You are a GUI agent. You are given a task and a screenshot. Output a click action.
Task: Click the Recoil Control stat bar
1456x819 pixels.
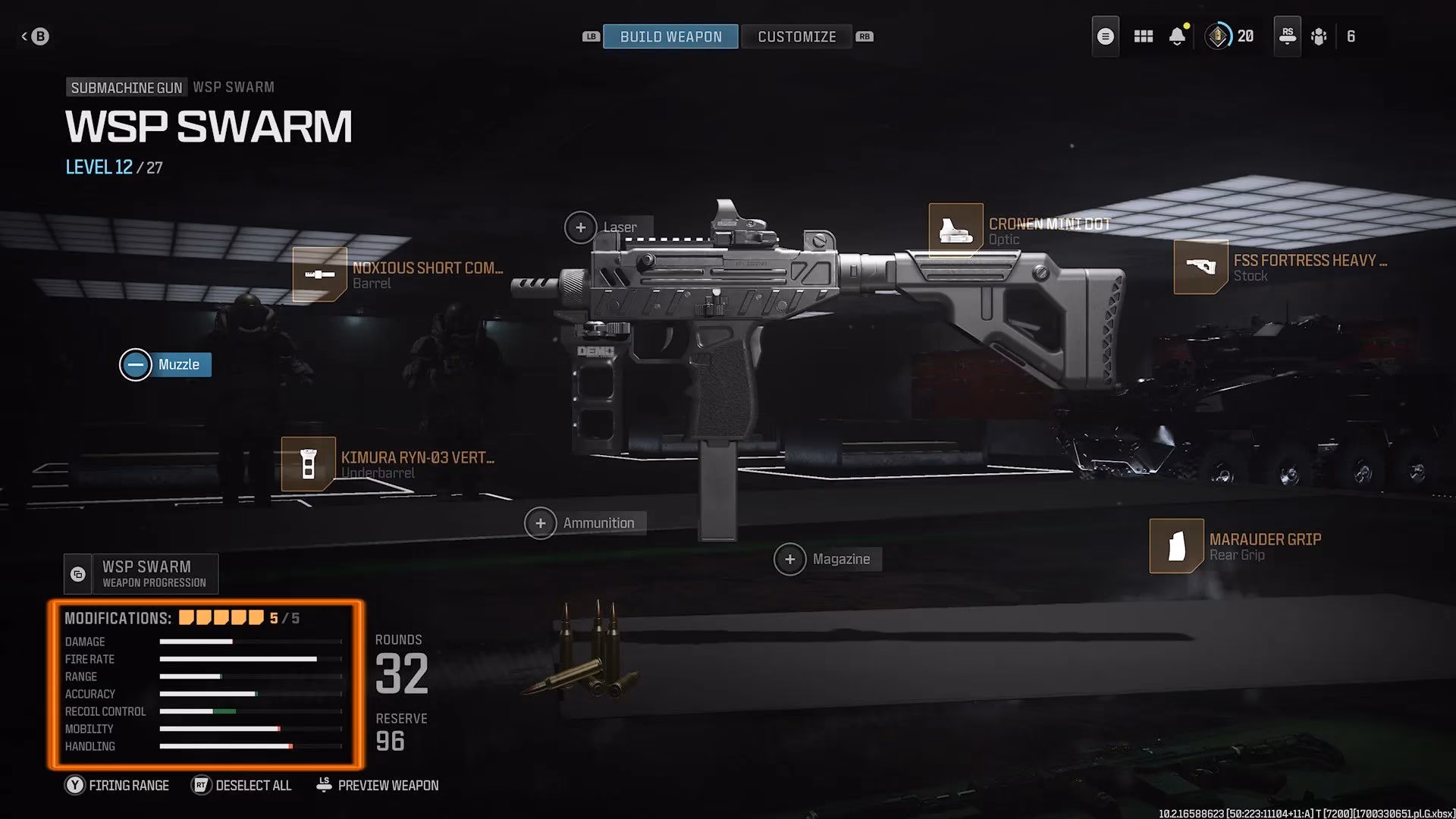coord(250,711)
